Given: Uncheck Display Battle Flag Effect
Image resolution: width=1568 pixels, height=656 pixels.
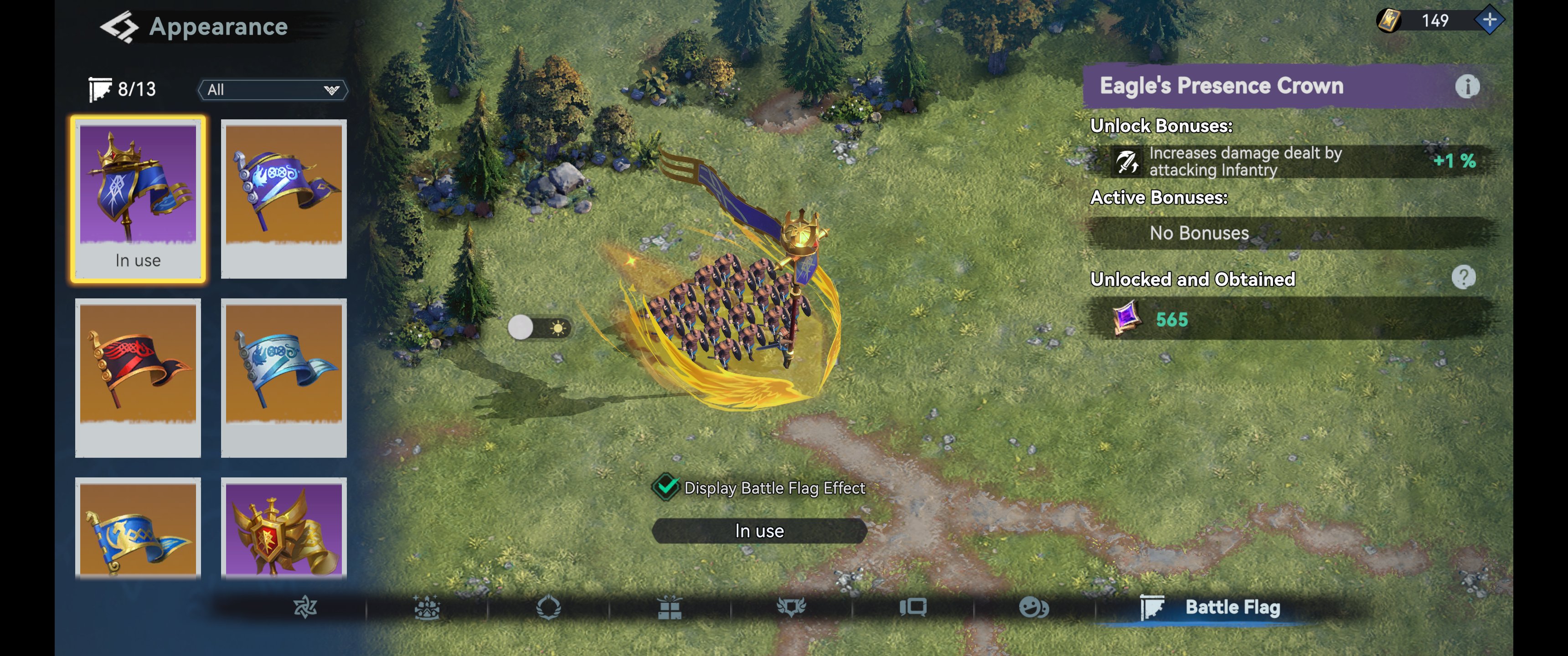Looking at the screenshot, I should pyautogui.click(x=665, y=487).
